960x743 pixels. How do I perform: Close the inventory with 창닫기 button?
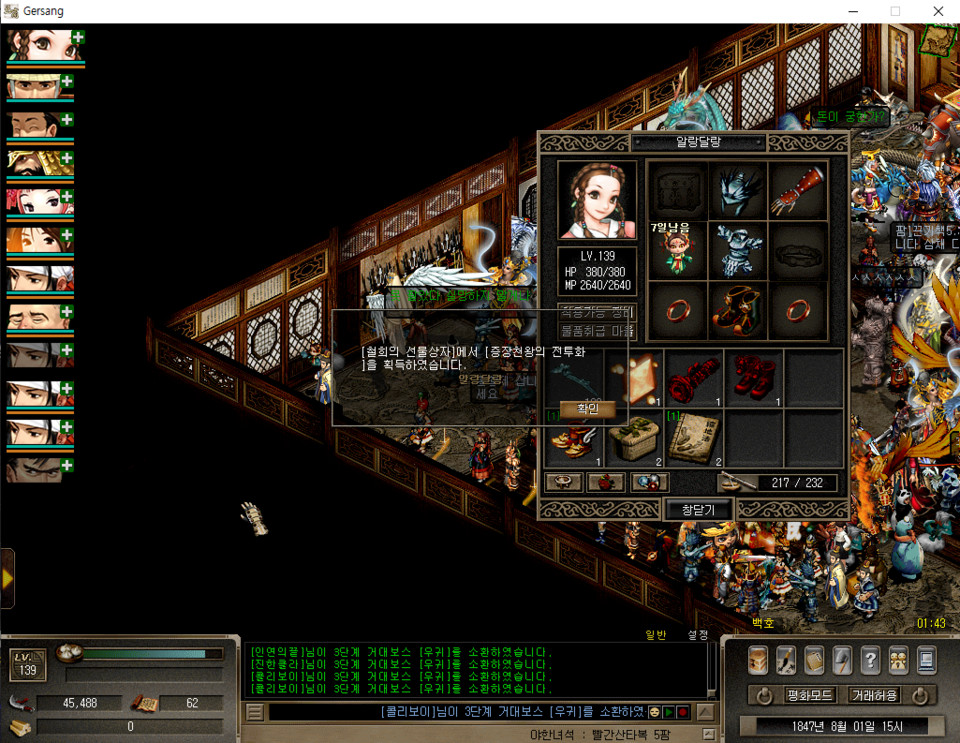click(699, 510)
